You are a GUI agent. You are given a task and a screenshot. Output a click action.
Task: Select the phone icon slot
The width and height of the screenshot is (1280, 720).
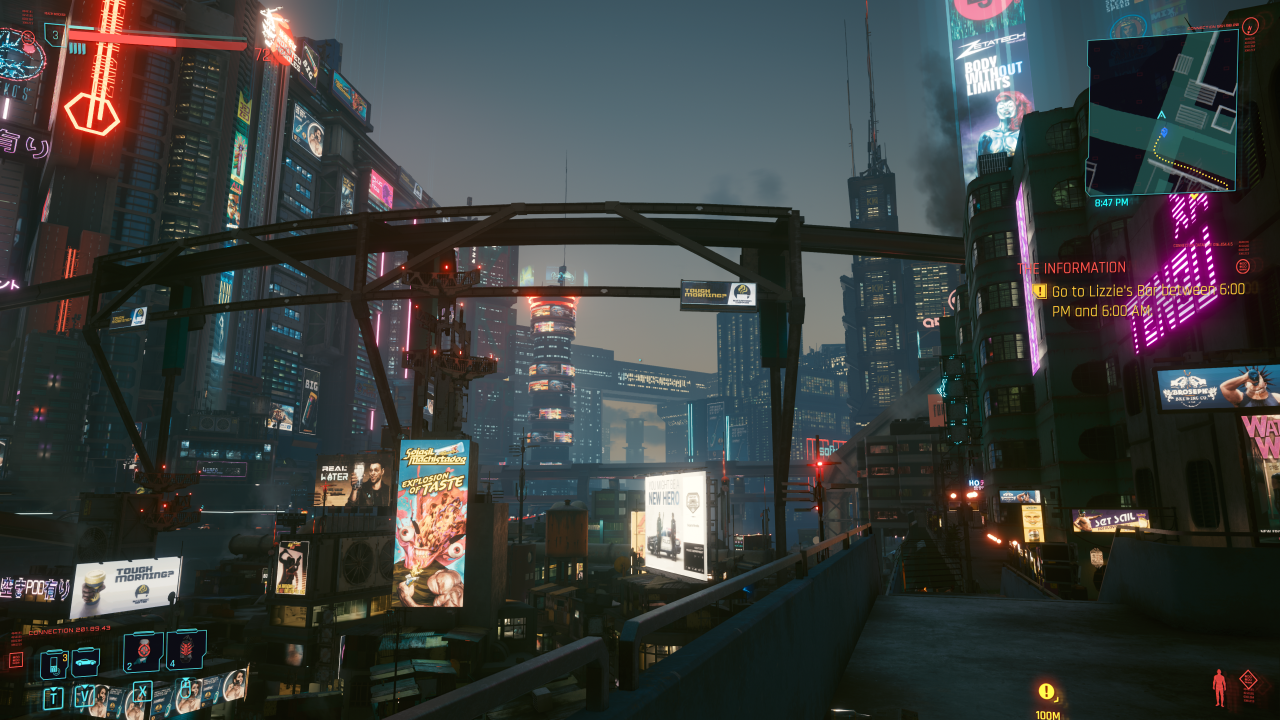coord(53,664)
